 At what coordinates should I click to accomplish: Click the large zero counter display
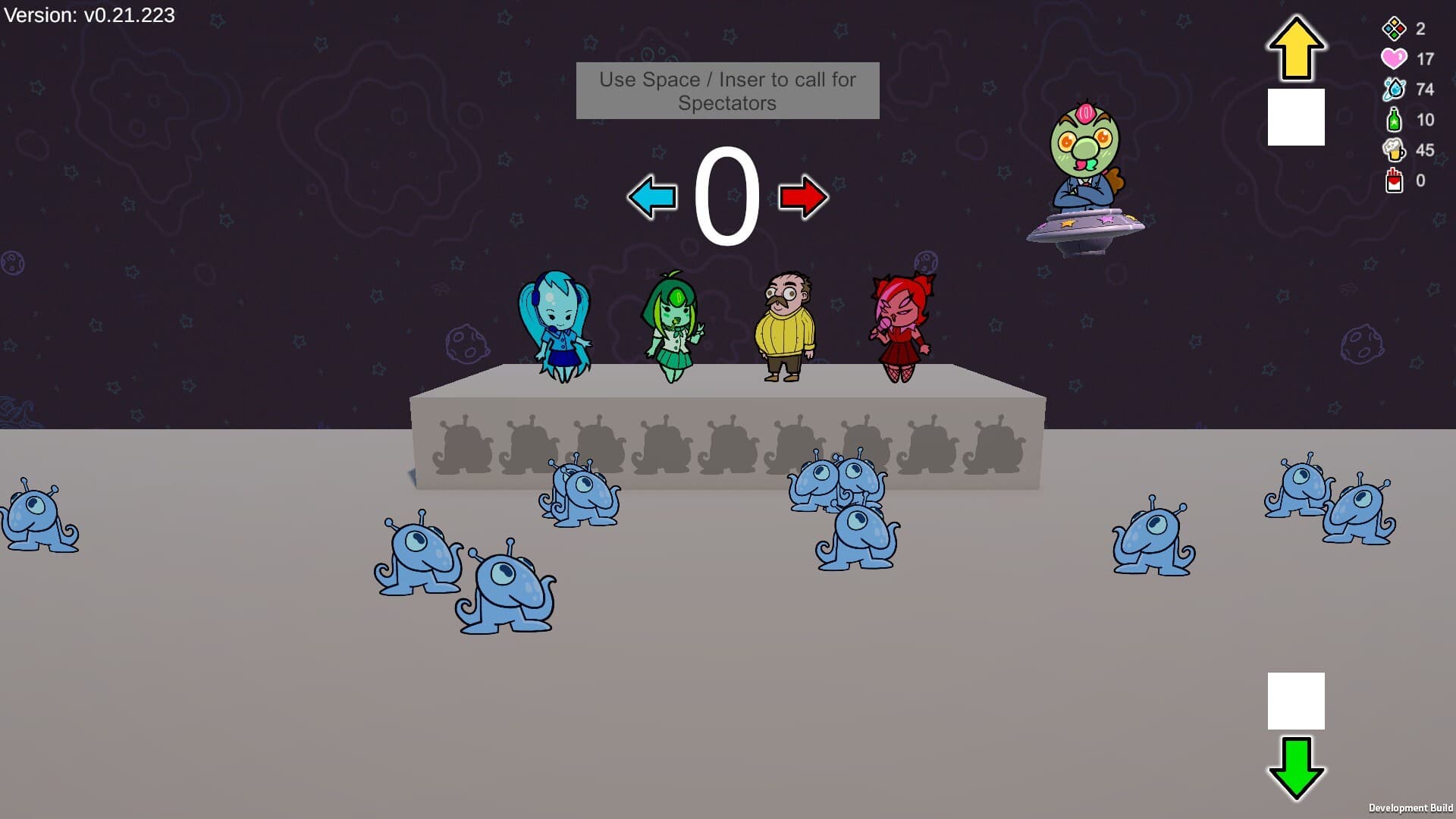click(726, 197)
